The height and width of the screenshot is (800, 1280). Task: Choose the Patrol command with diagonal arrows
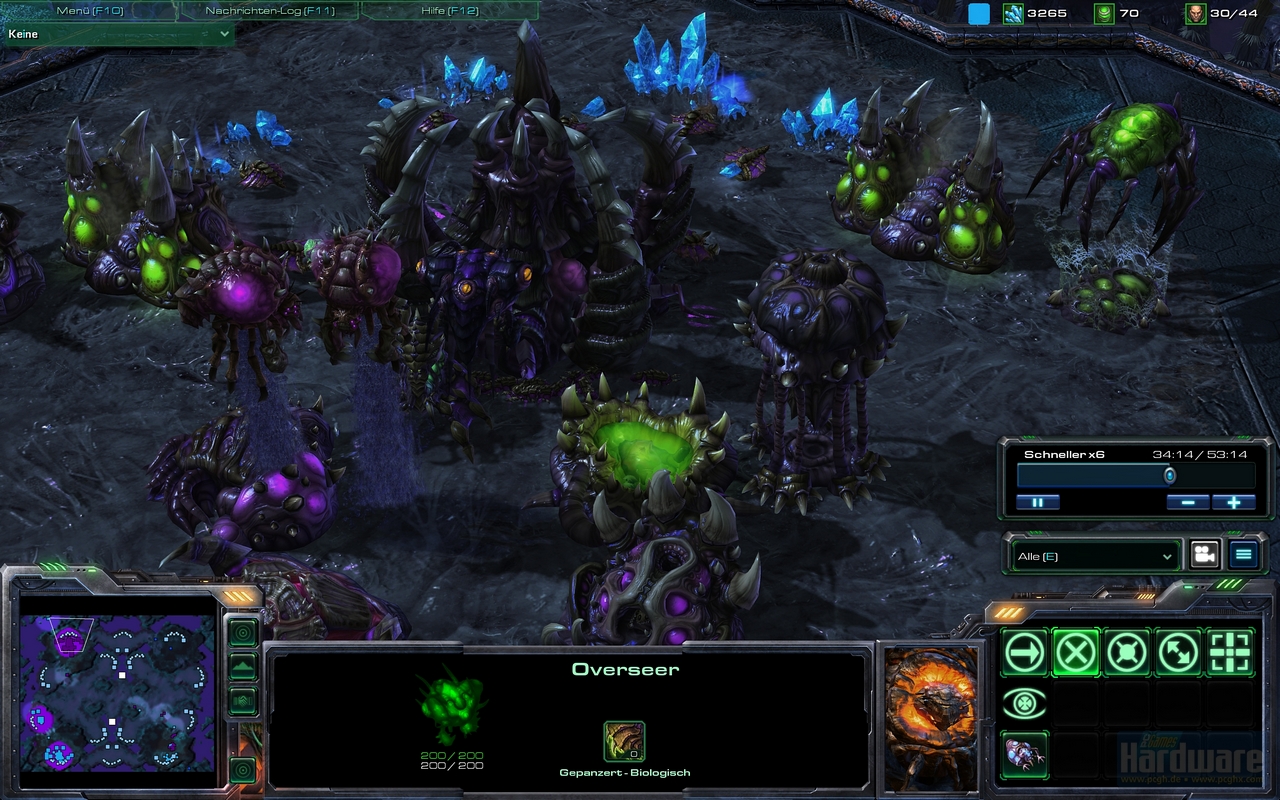[1179, 653]
